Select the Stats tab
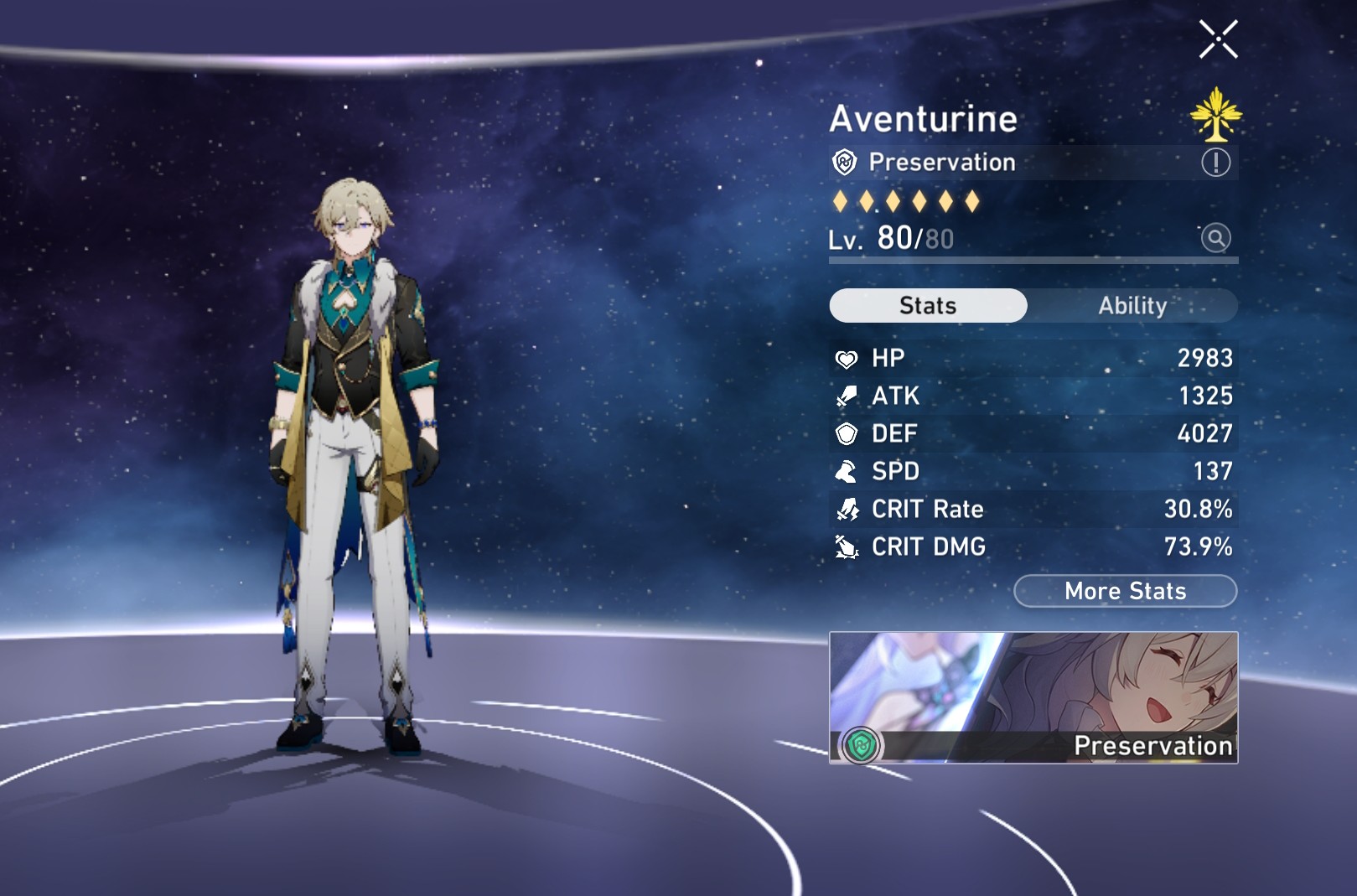This screenshot has height=896, width=1357. (926, 306)
